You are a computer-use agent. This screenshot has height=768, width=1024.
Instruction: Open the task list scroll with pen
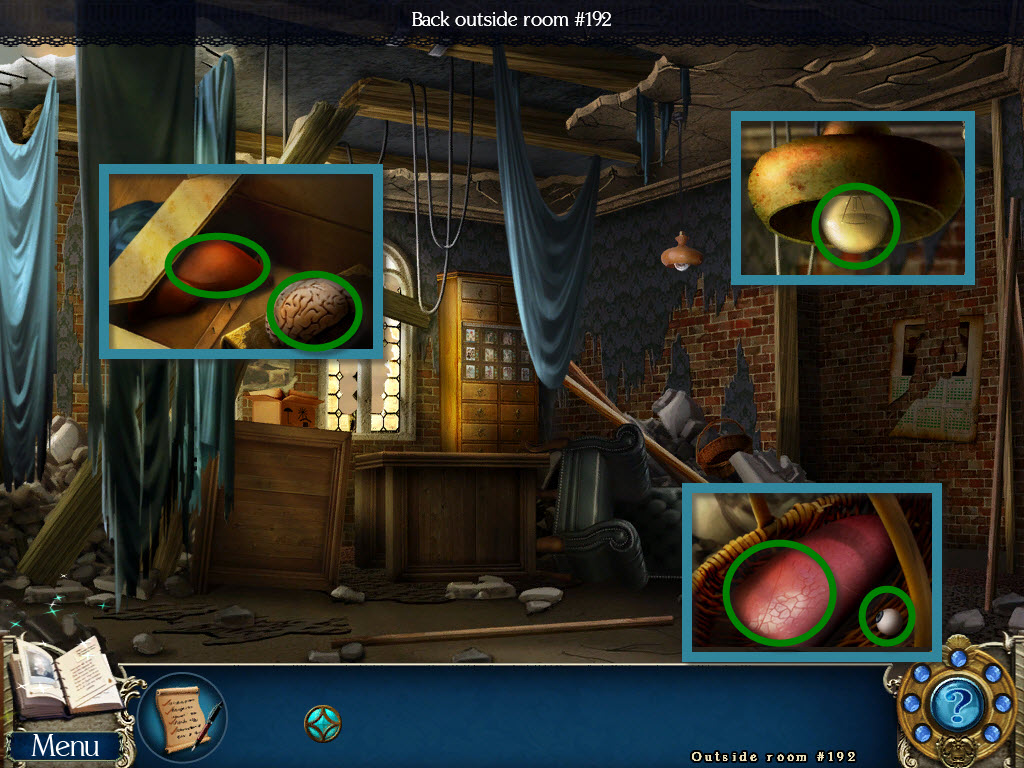click(183, 717)
